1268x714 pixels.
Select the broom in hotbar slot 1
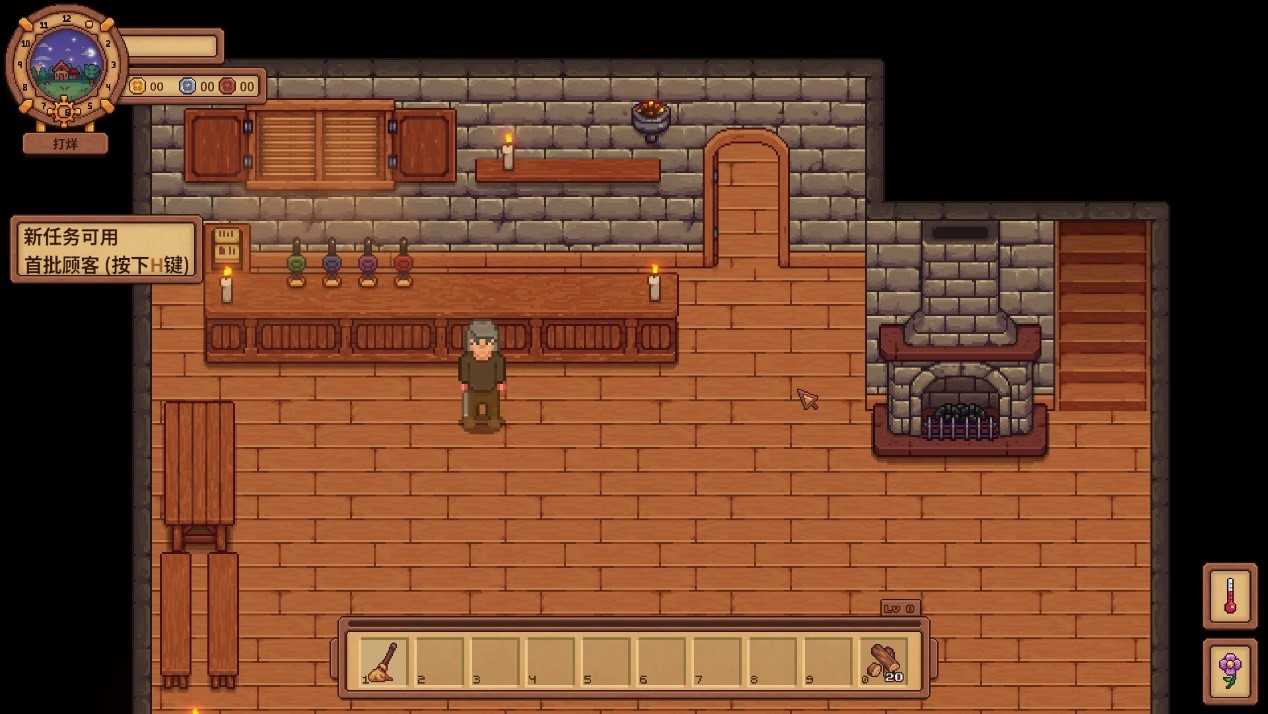(x=384, y=661)
